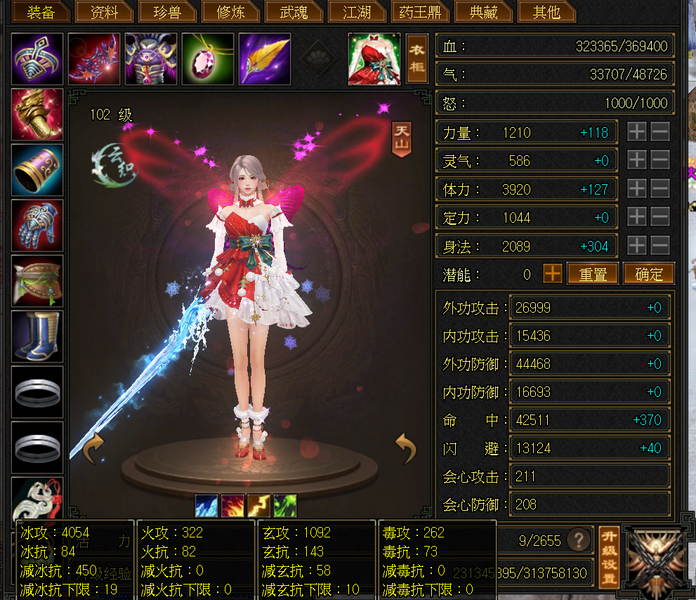Switch to the 资料 tab

pos(102,12)
